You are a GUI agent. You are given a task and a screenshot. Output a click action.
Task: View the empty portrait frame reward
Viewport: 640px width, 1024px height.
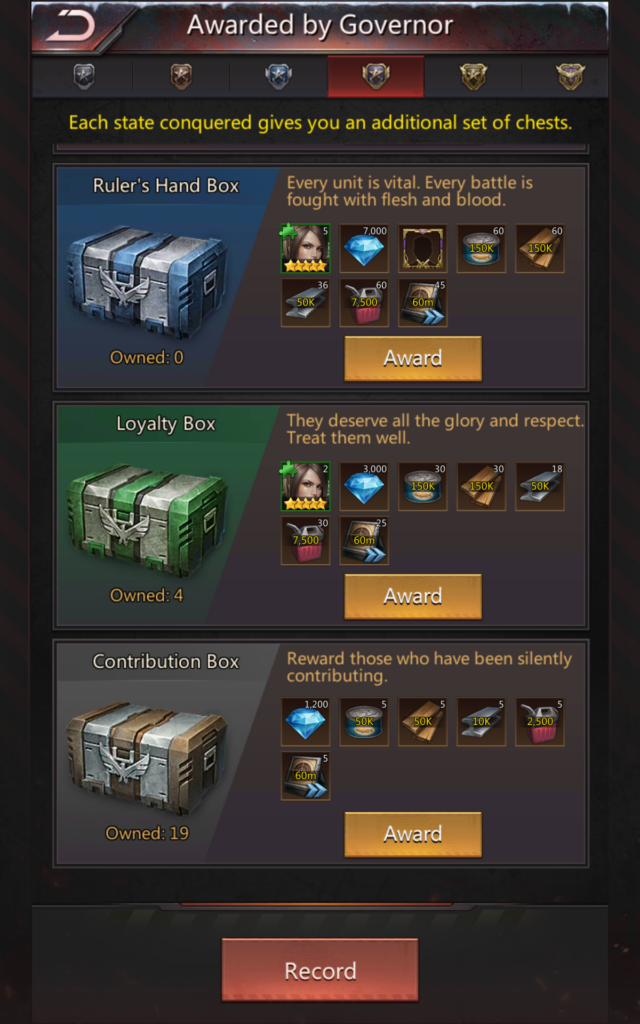click(423, 249)
